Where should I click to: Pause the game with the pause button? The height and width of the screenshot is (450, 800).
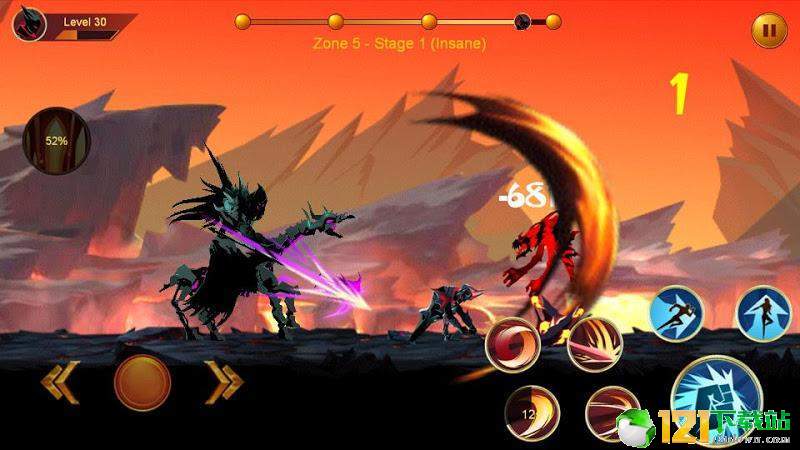point(769,30)
